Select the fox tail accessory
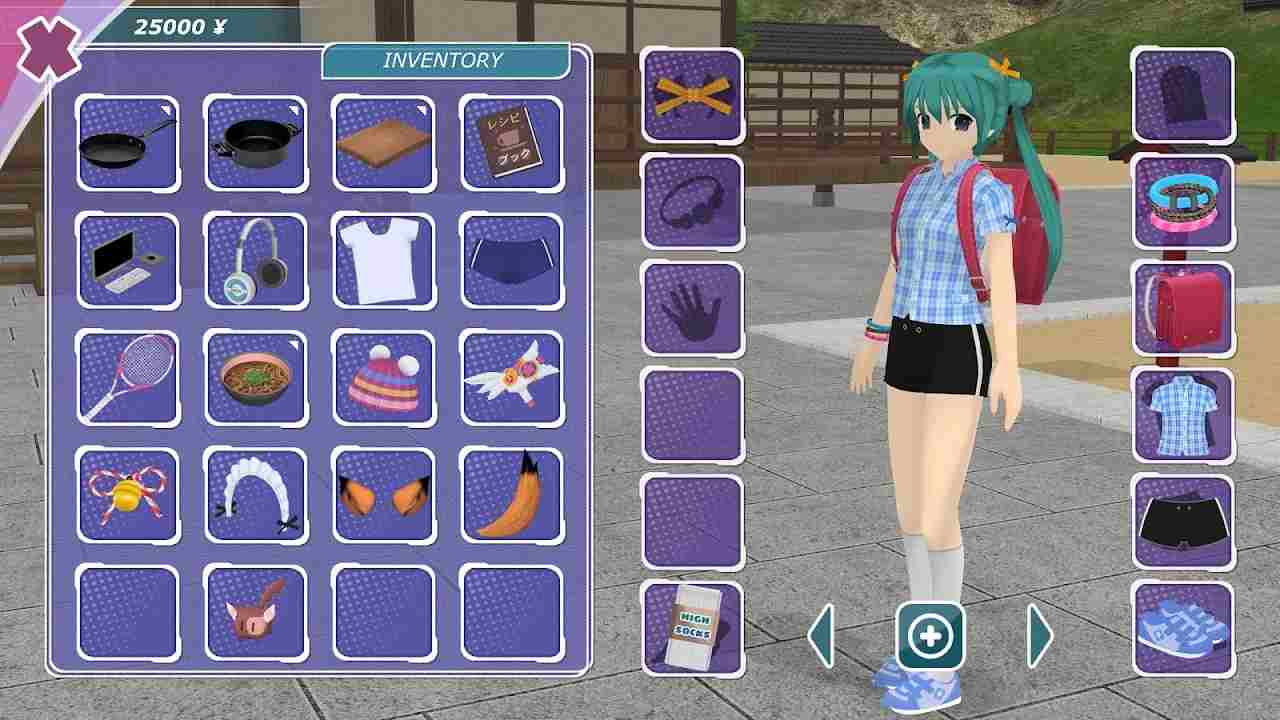 [x=514, y=492]
